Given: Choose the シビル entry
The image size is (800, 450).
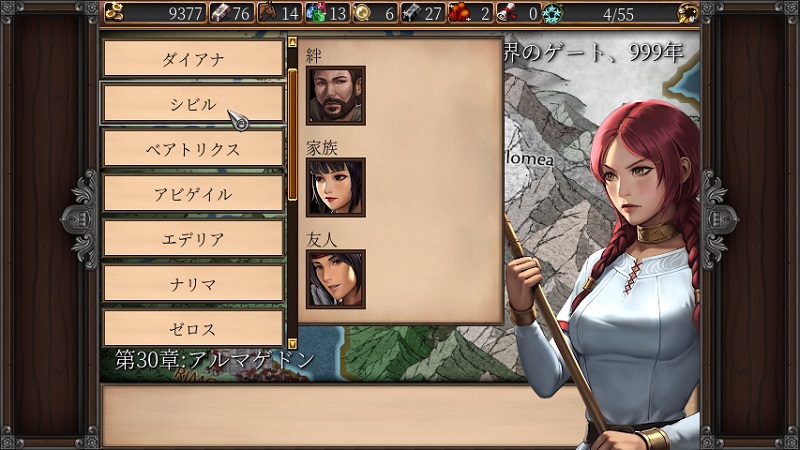Looking at the screenshot, I should coord(193,103).
